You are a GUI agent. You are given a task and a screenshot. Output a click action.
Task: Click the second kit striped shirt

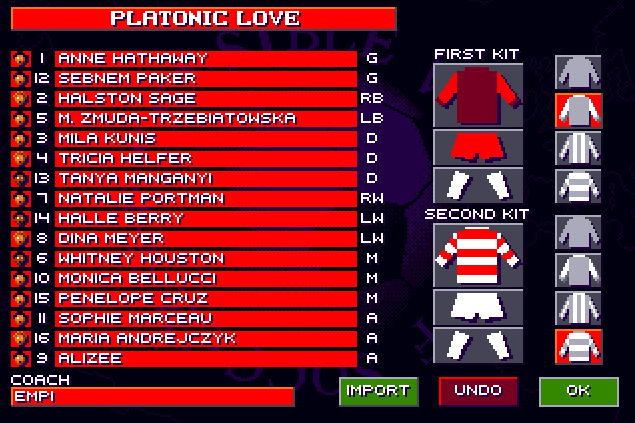[478, 254]
